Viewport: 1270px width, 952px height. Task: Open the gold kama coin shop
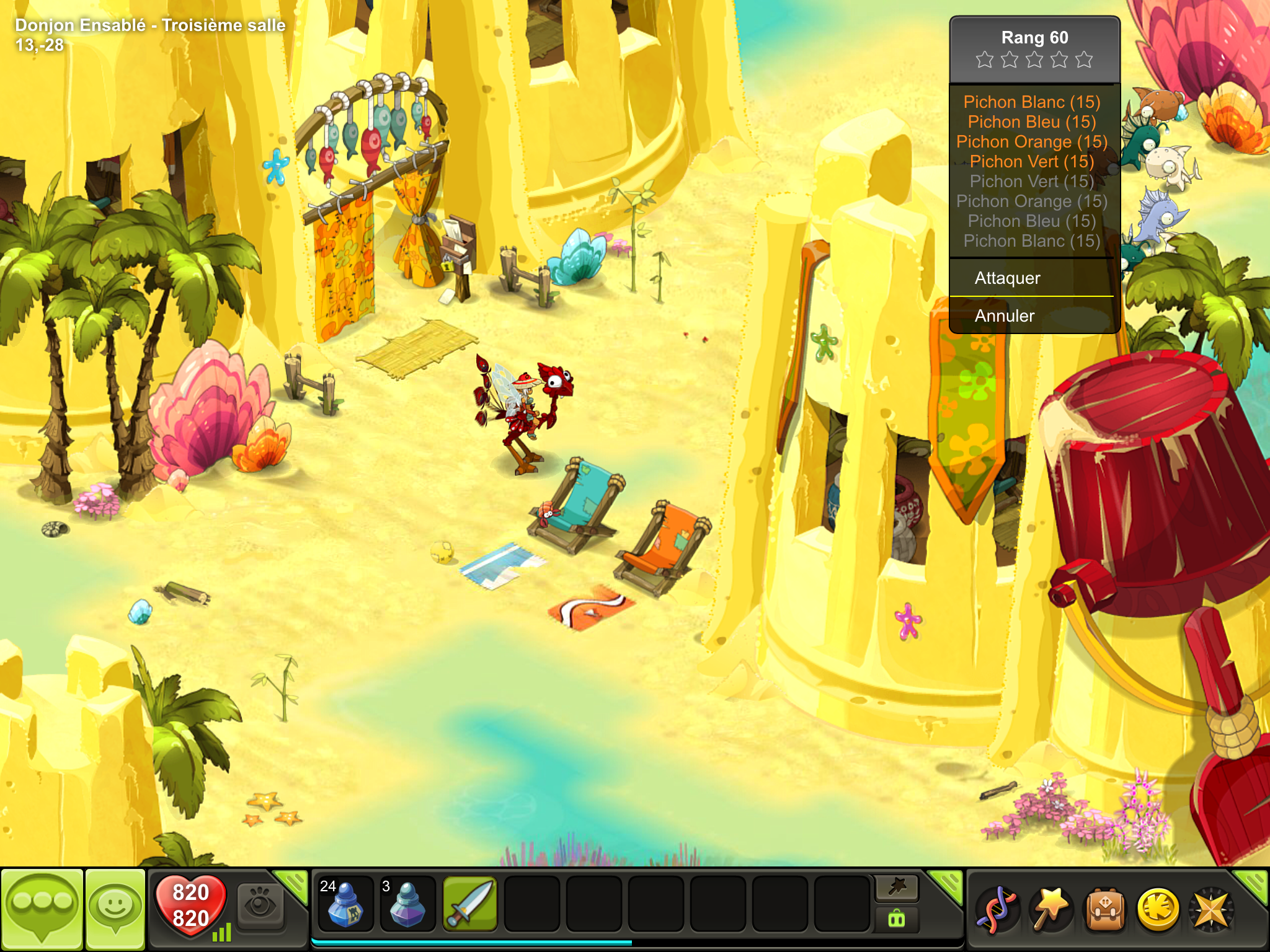(1158, 910)
